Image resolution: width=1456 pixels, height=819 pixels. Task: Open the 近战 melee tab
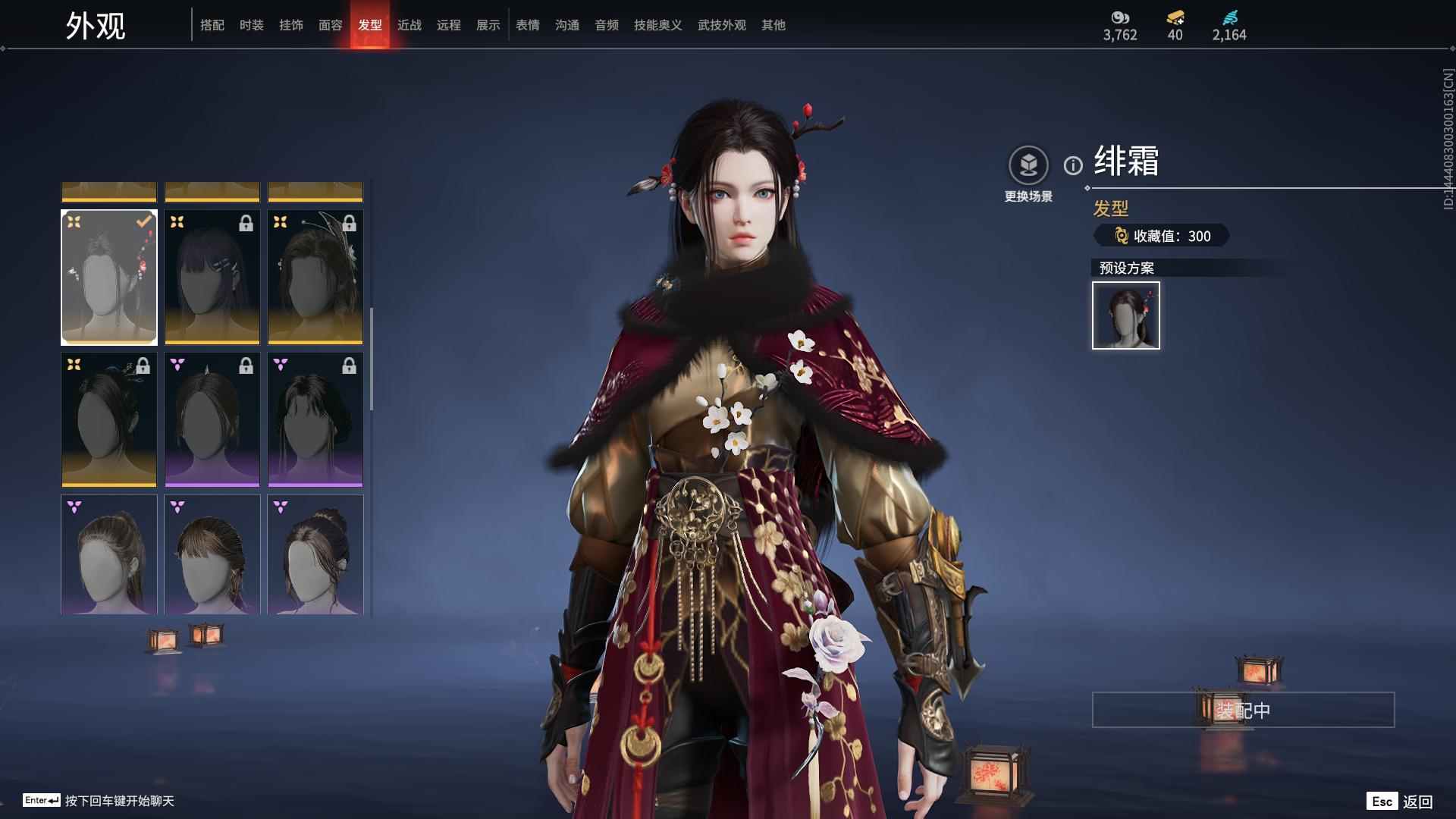(409, 25)
